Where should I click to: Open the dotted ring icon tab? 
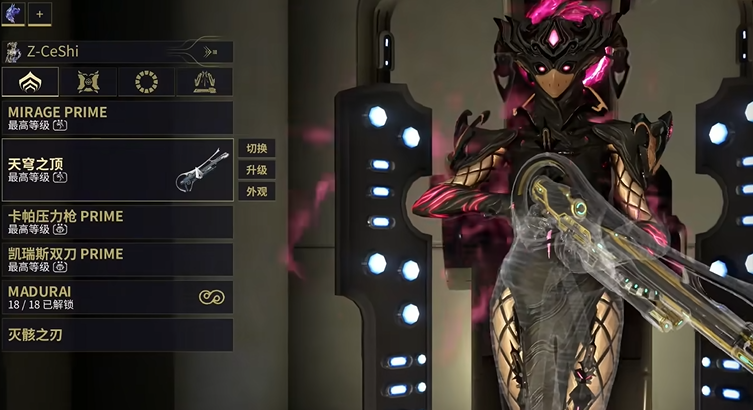click(x=146, y=82)
